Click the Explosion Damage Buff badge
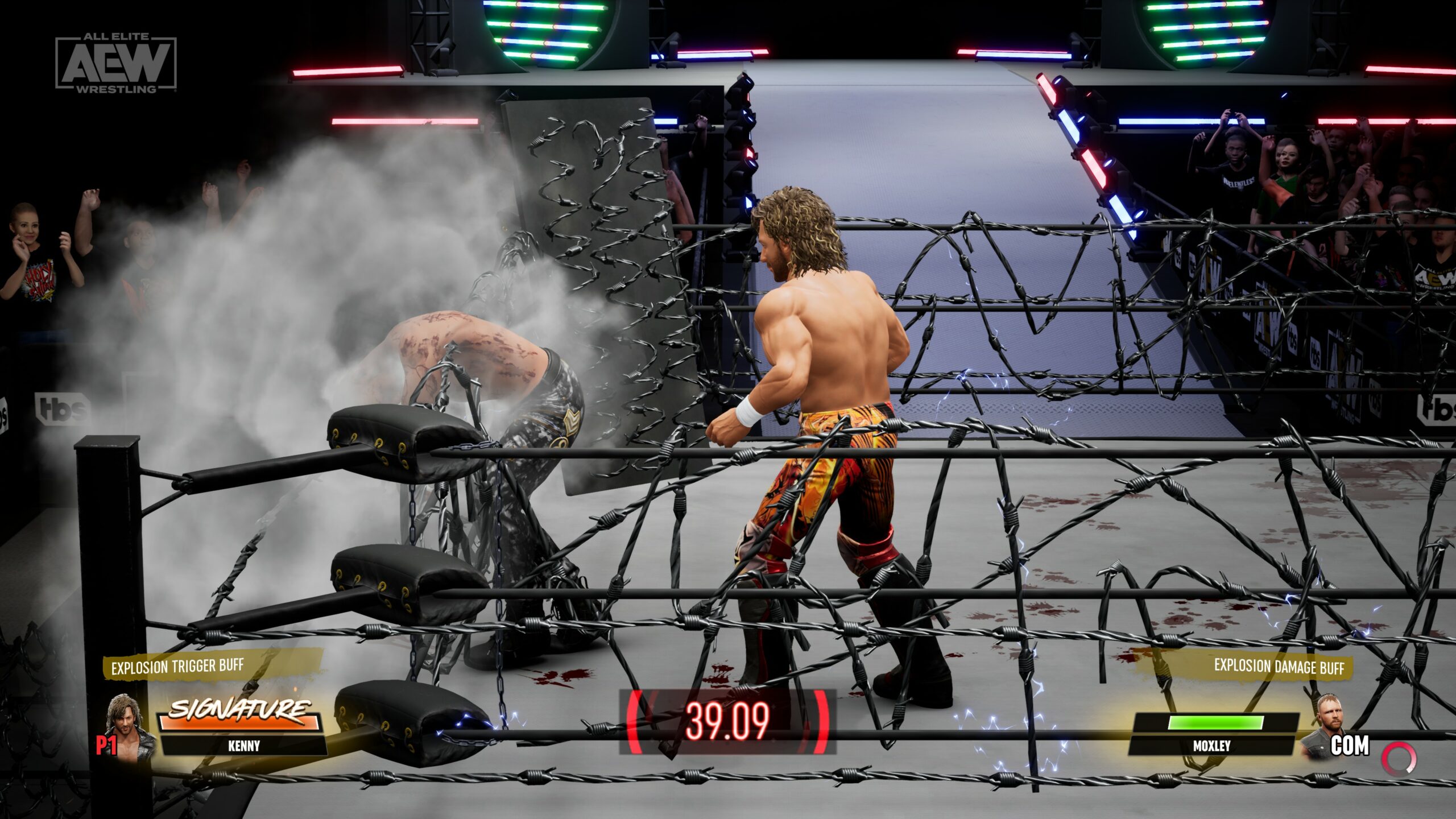The width and height of the screenshot is (1456, 819). pyautogui.click(x=1279, y=667)
